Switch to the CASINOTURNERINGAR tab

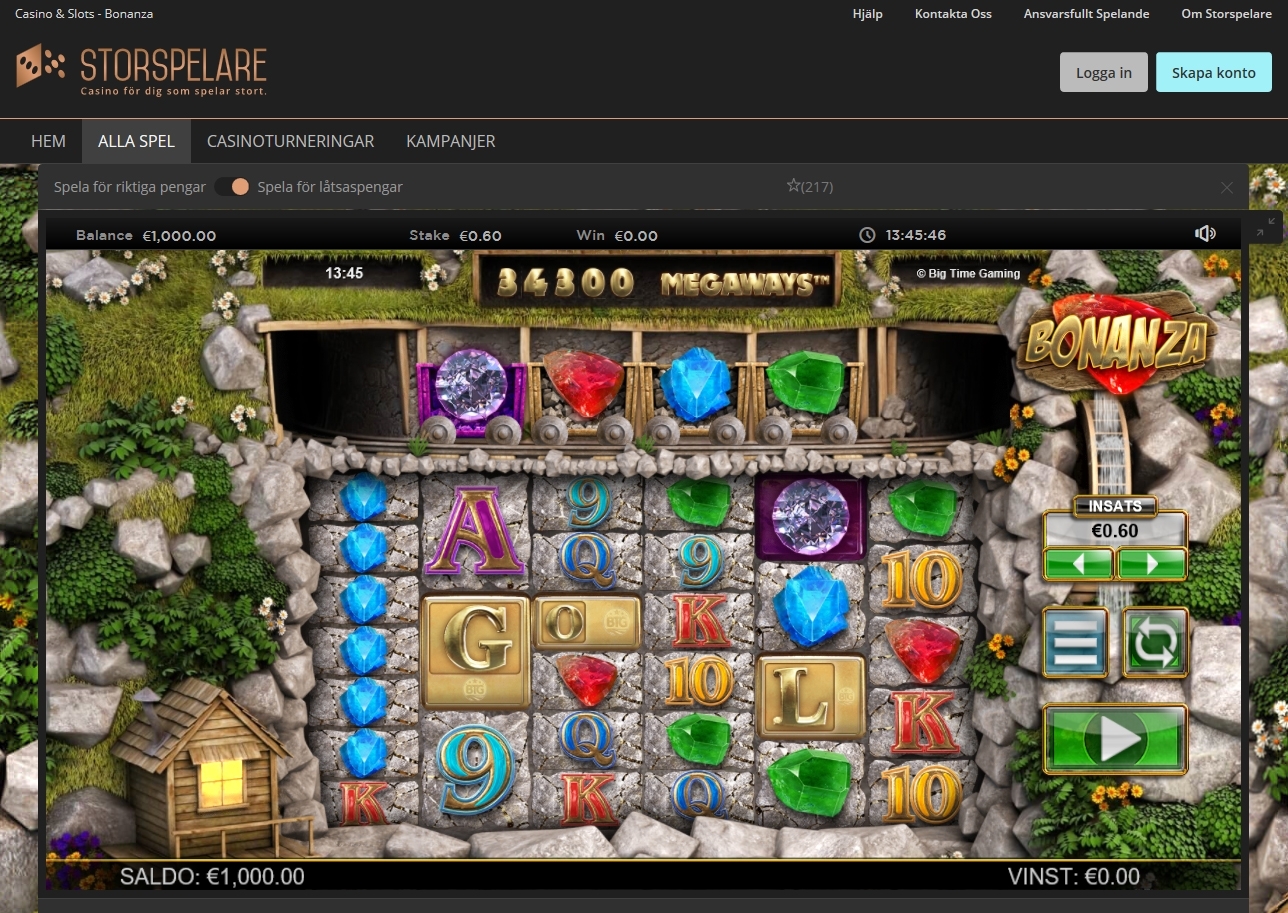point(290,141)
